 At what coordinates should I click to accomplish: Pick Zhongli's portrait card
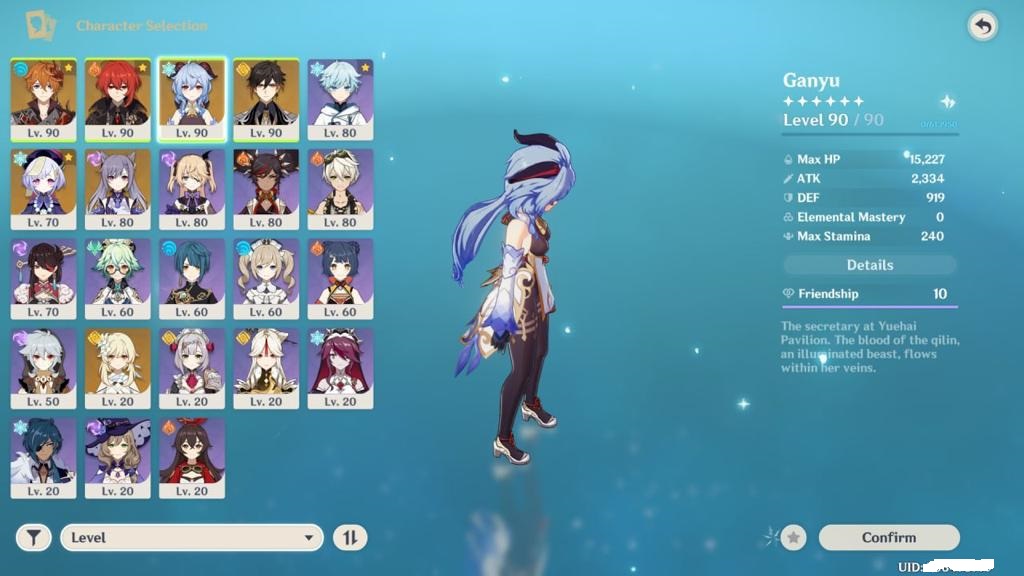[x=266, y=99]
